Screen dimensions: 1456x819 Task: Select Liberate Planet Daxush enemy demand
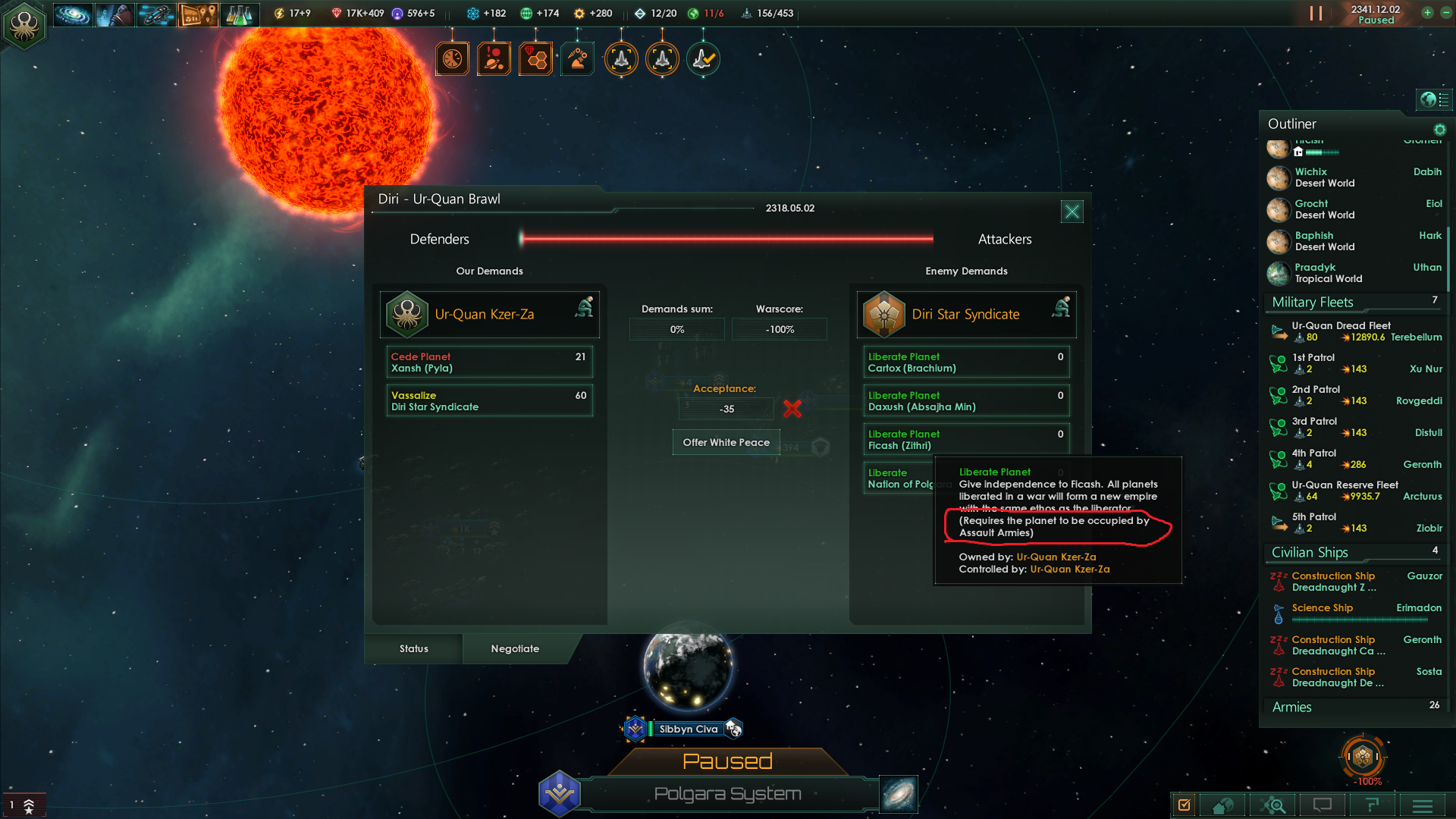point(966,401)
